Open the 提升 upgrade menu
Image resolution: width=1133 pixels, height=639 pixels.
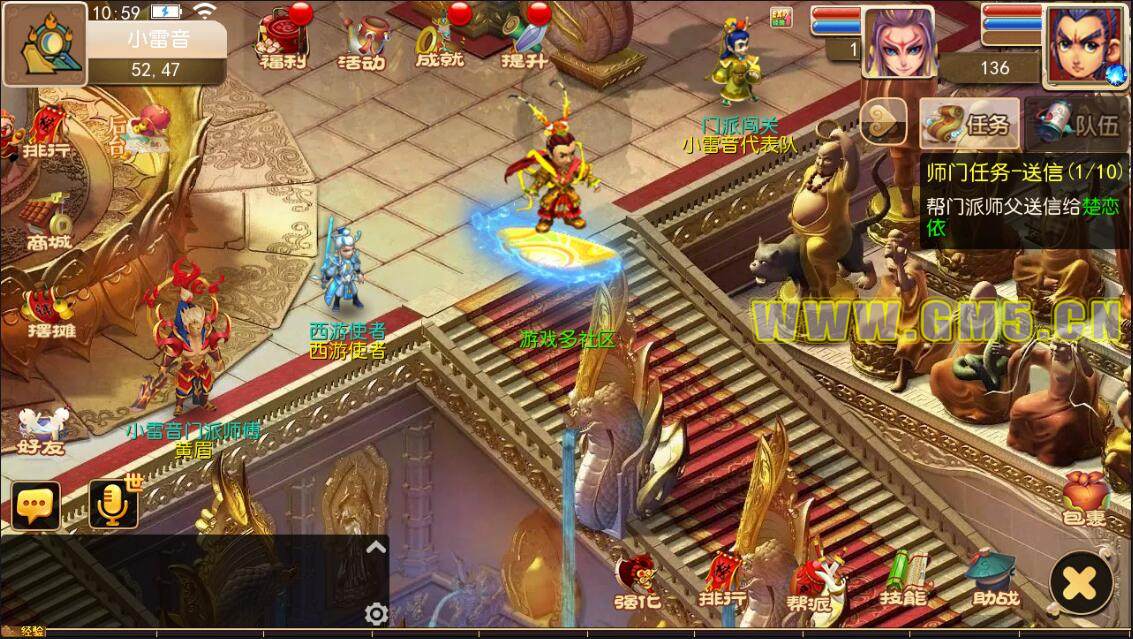pyautogui.click(x=524, y=42)
